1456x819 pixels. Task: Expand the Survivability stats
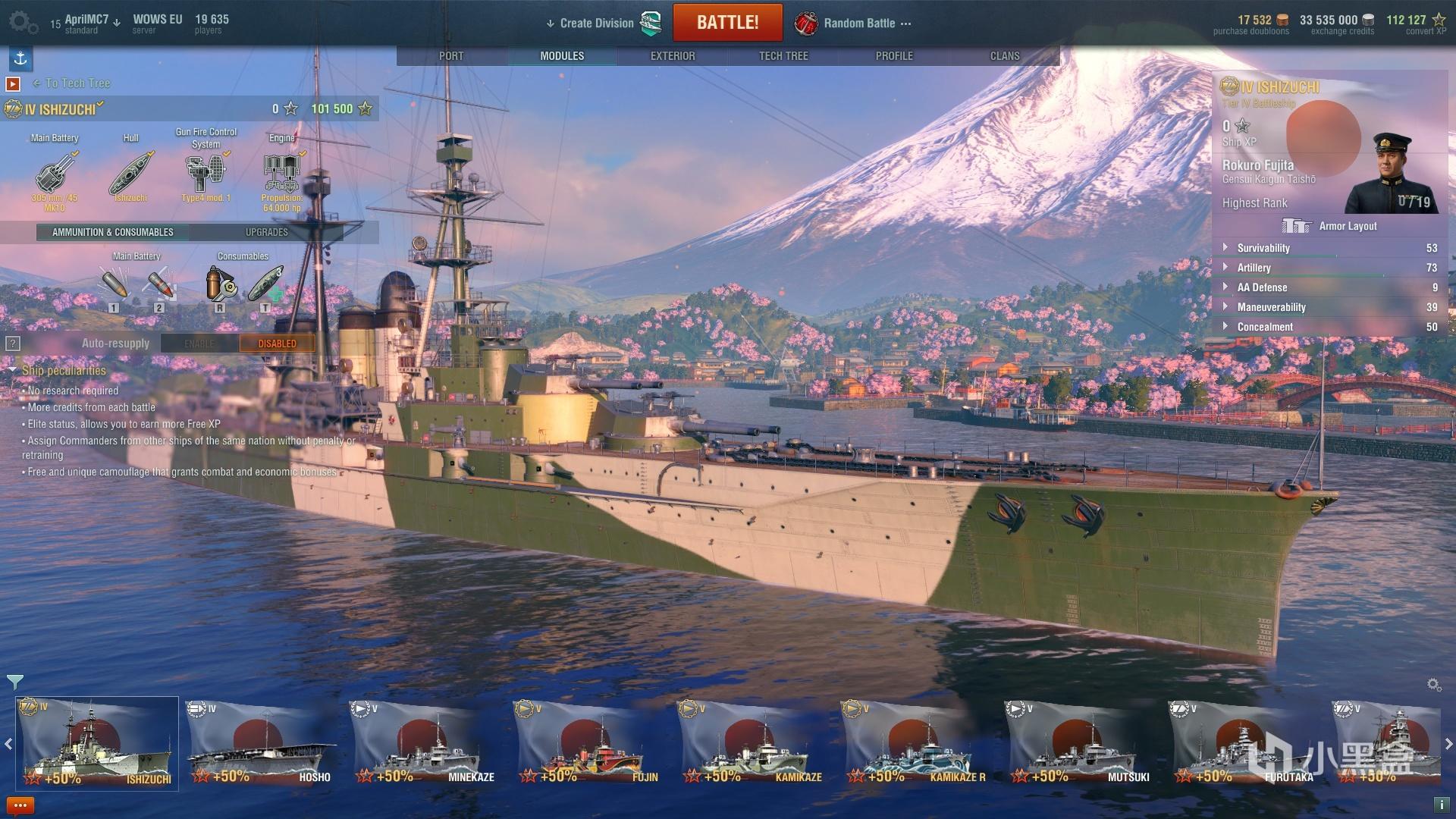[1263, 248]
